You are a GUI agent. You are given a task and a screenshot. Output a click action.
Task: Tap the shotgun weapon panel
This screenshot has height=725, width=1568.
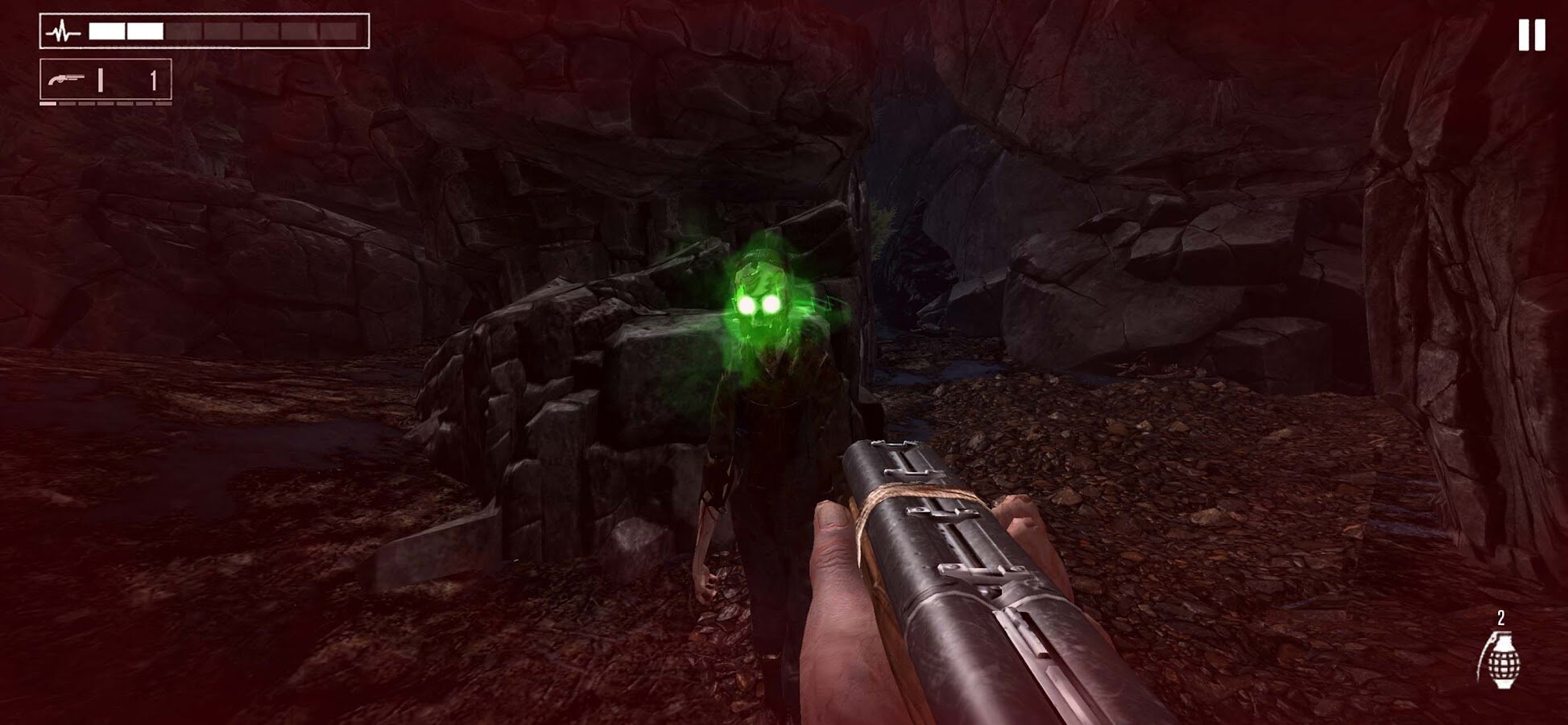[105, 80]
